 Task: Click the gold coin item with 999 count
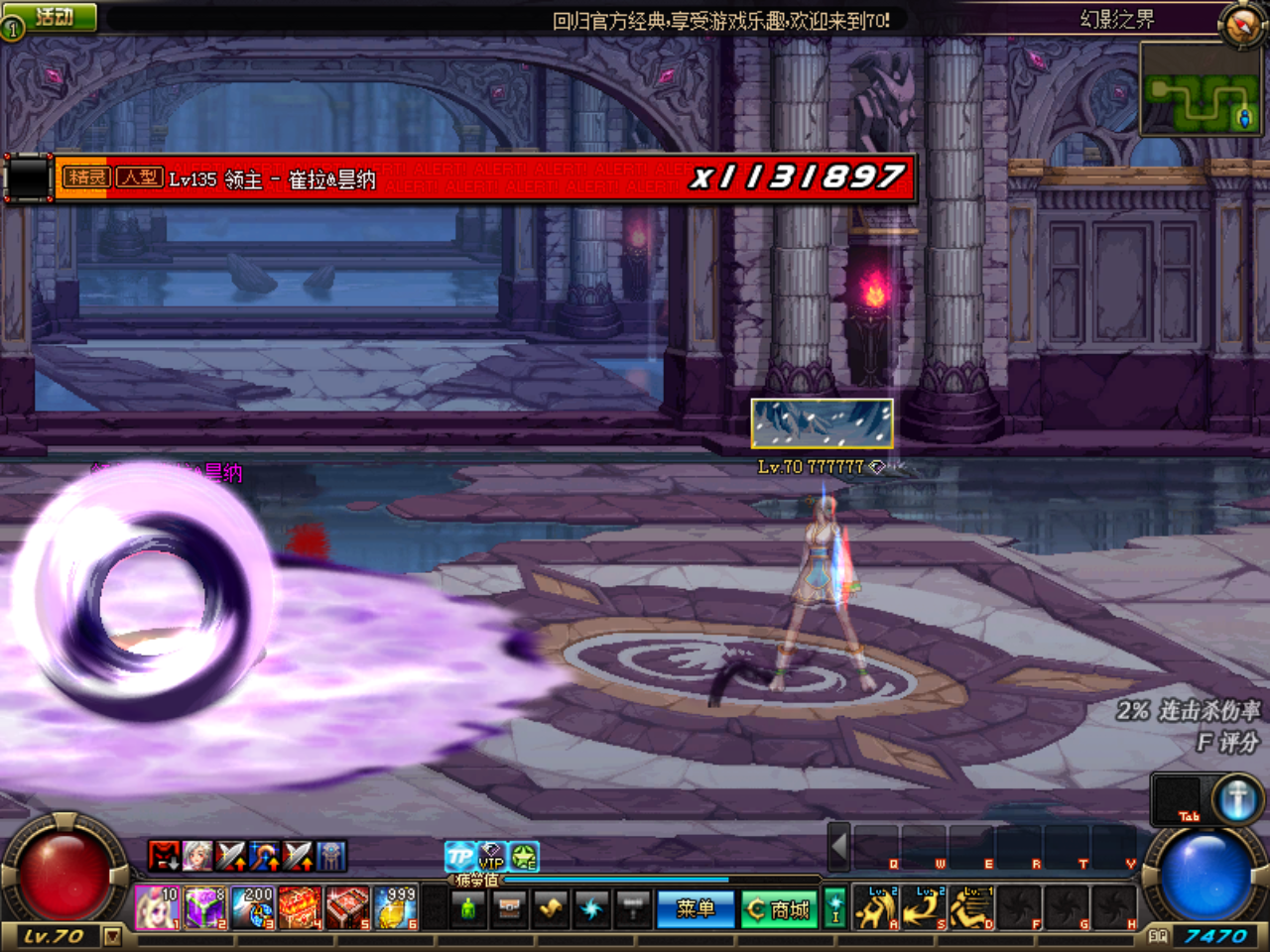(x=394, y=909)
